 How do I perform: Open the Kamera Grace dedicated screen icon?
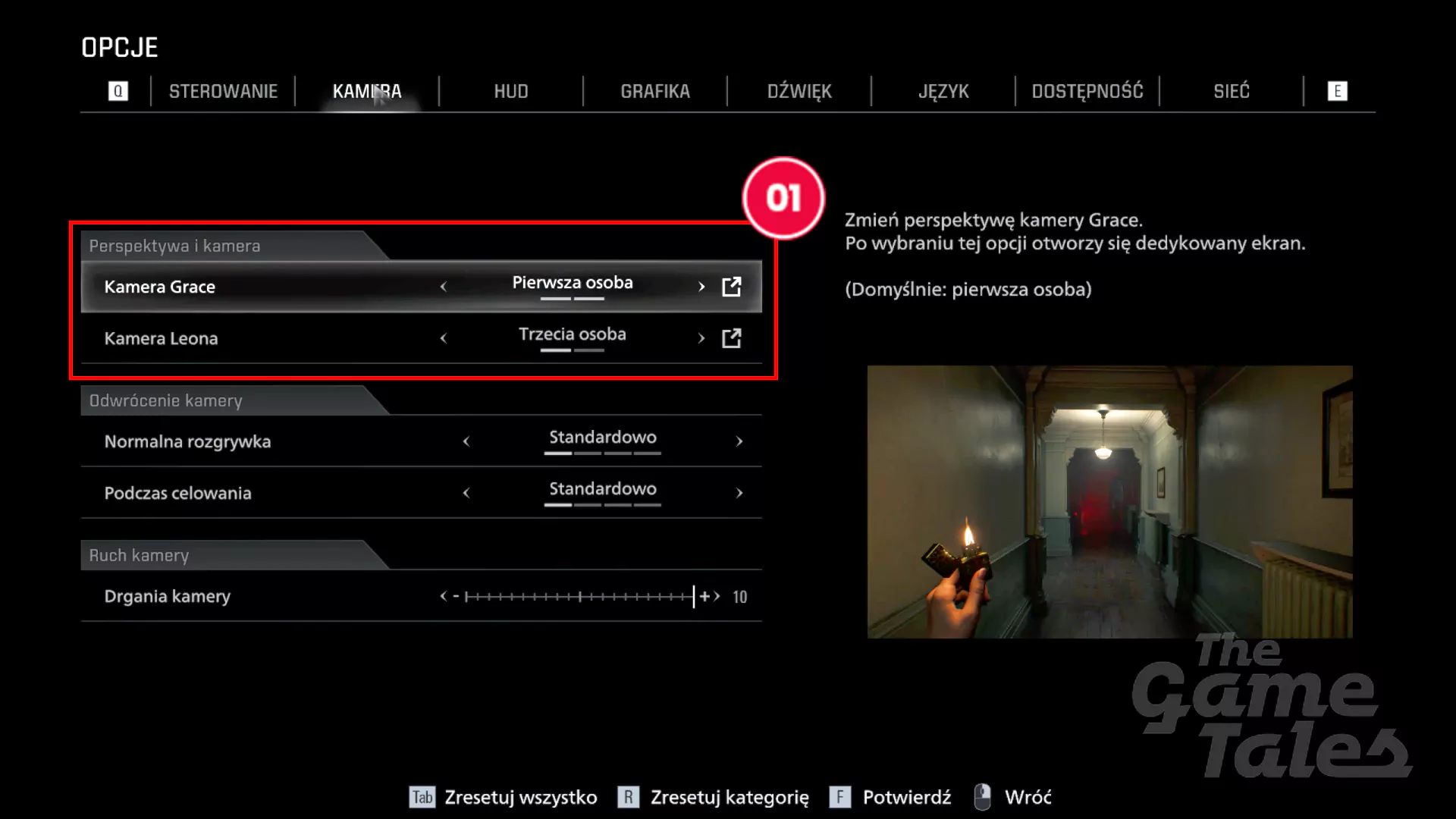[730, 286]
